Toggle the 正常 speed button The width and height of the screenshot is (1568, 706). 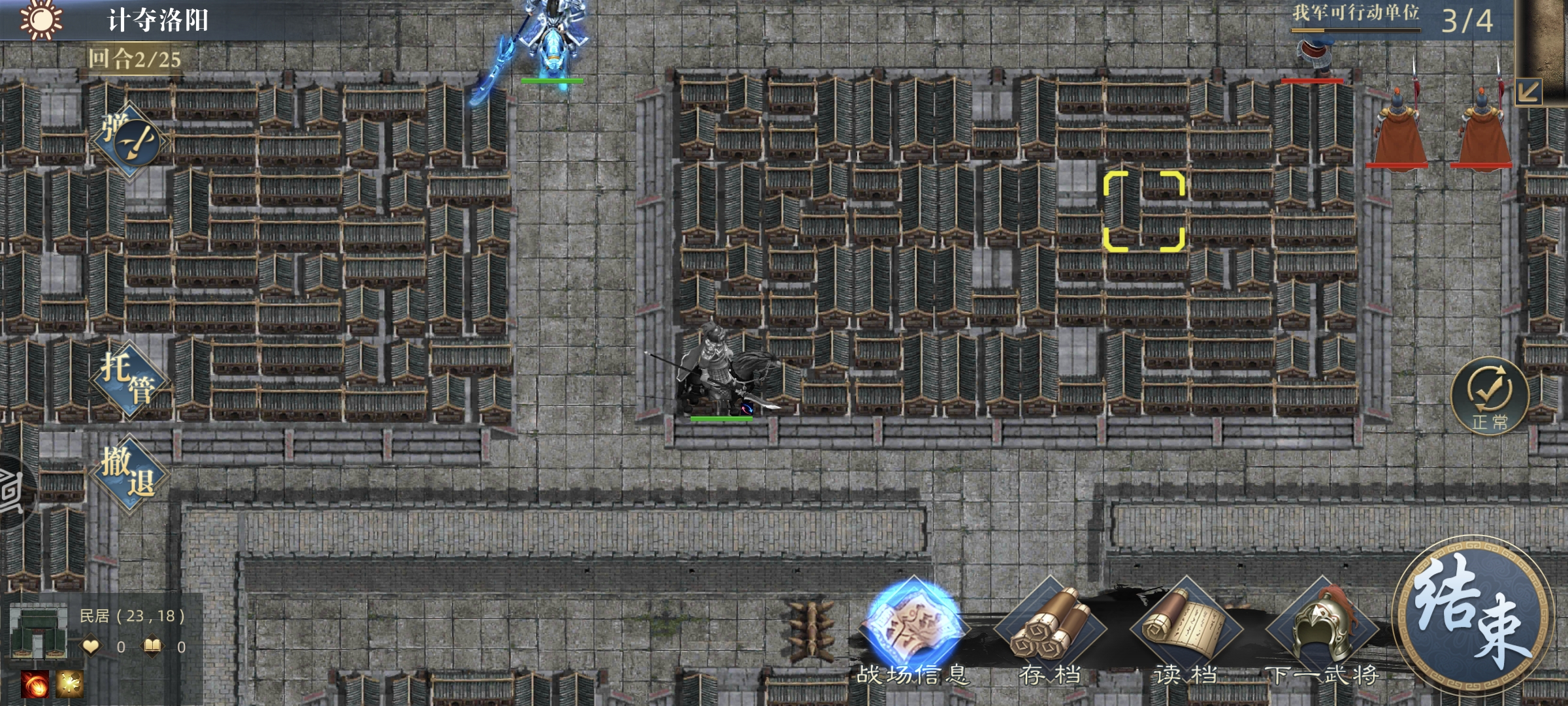[1490, 395]
